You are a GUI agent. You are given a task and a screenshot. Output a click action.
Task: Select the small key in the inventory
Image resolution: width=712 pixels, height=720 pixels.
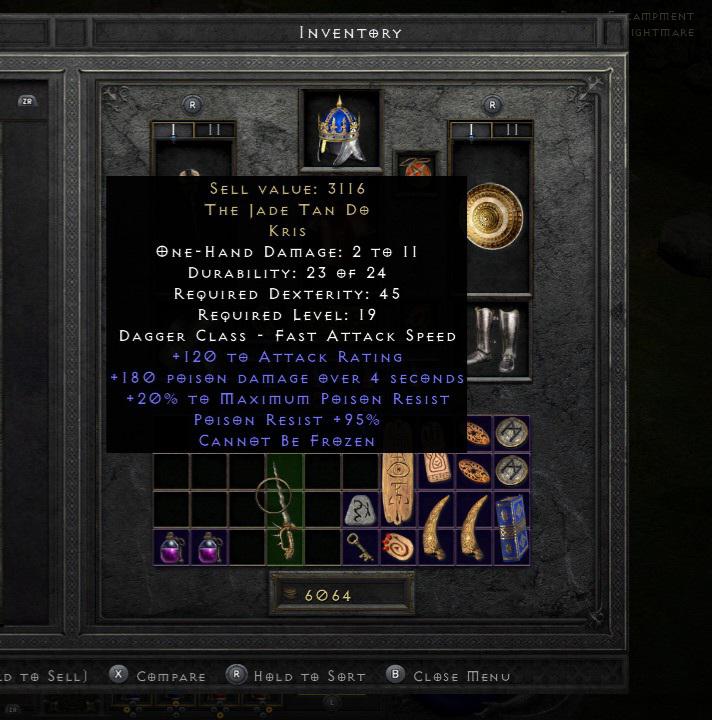361,547
